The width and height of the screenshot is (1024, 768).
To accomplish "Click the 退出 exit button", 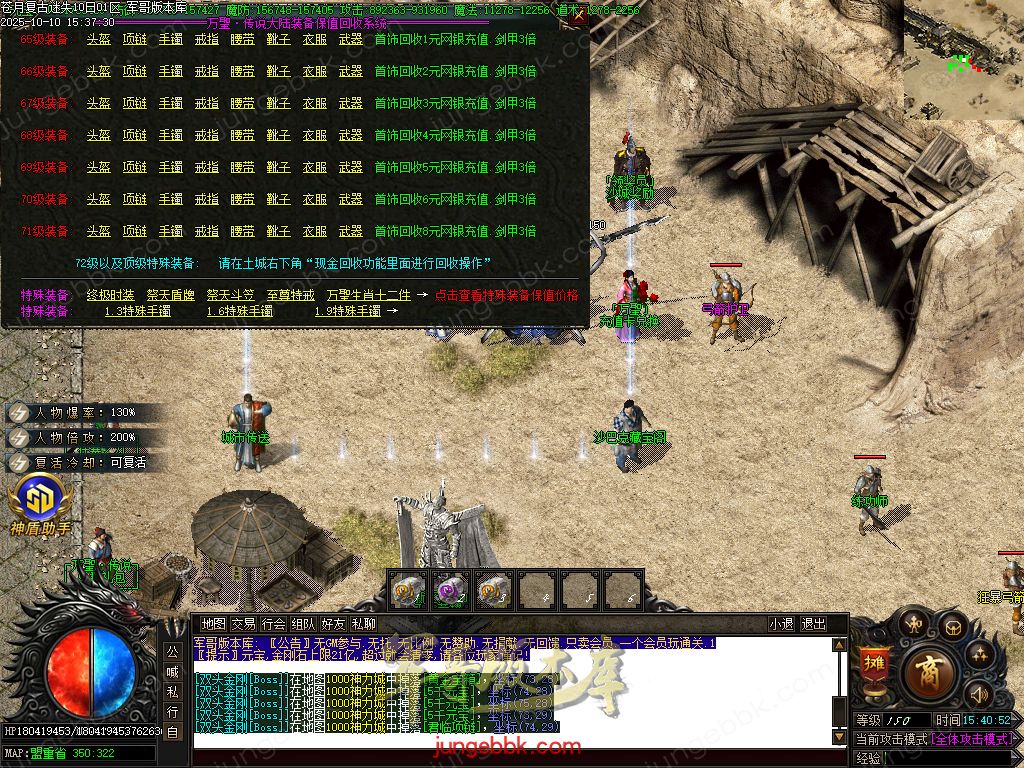I will 813,624.
